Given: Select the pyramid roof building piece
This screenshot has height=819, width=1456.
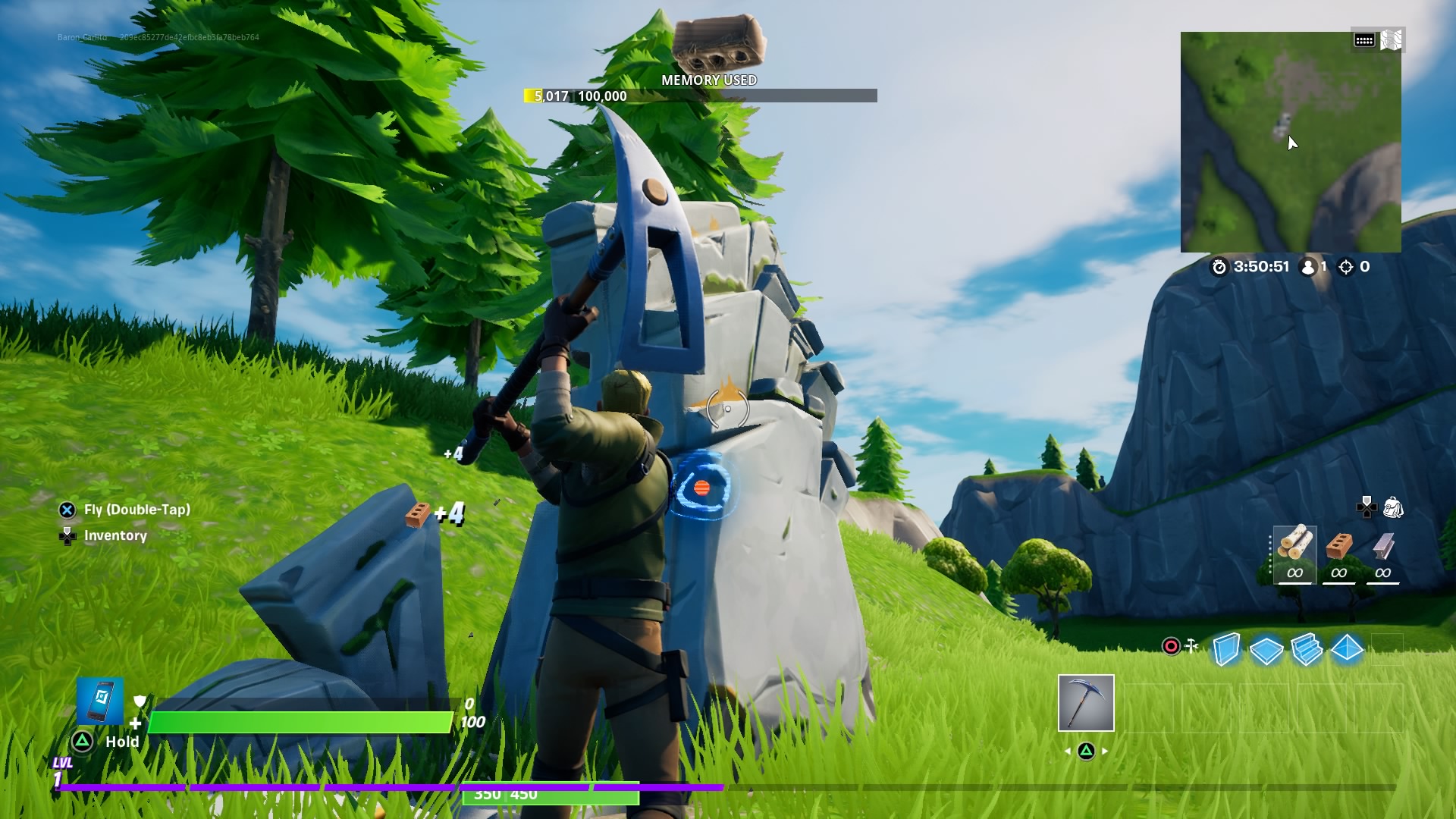Looking at the screenshot, I should point(1347,649).
